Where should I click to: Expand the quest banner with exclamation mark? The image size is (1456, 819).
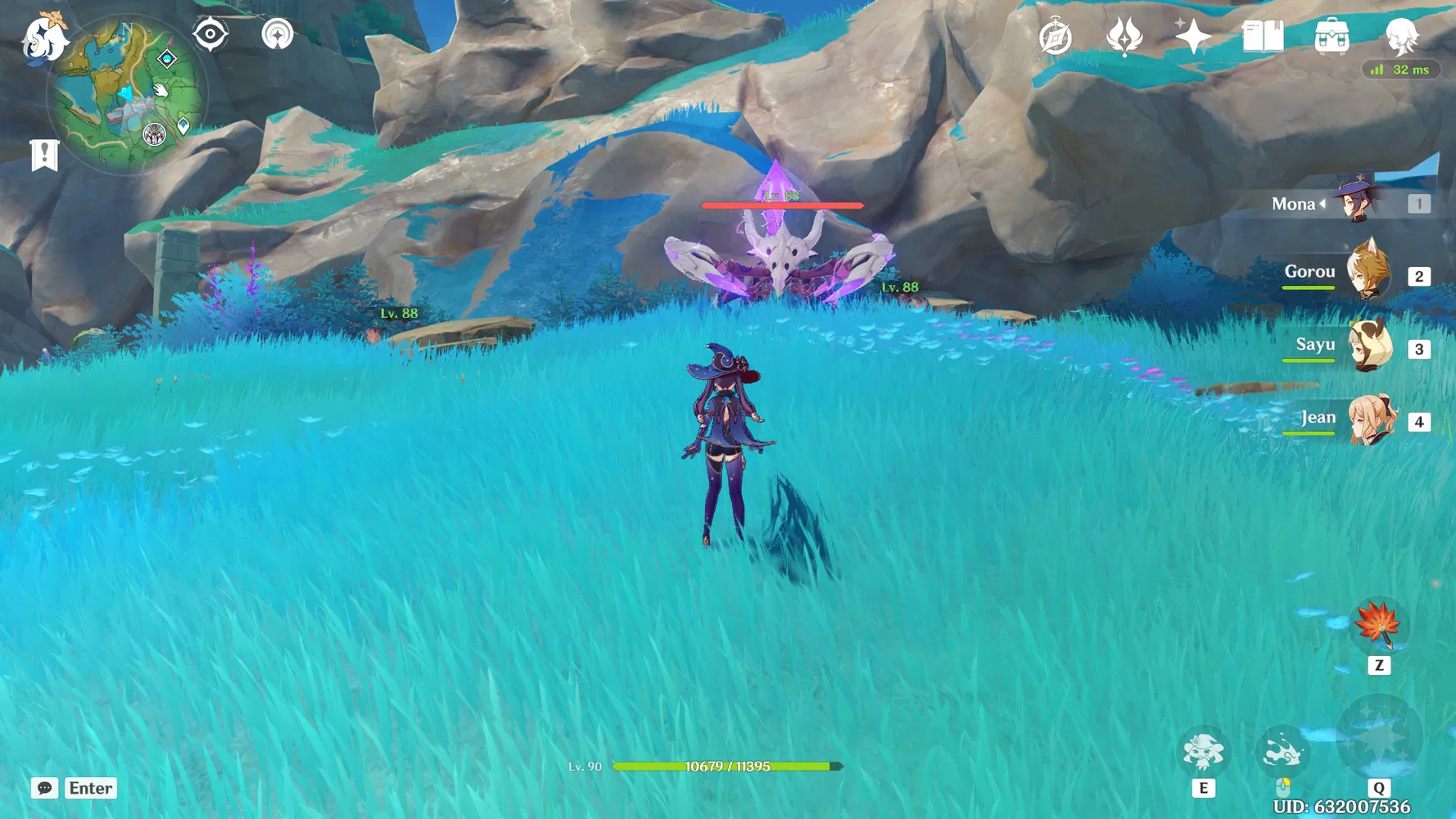(43, 154)
